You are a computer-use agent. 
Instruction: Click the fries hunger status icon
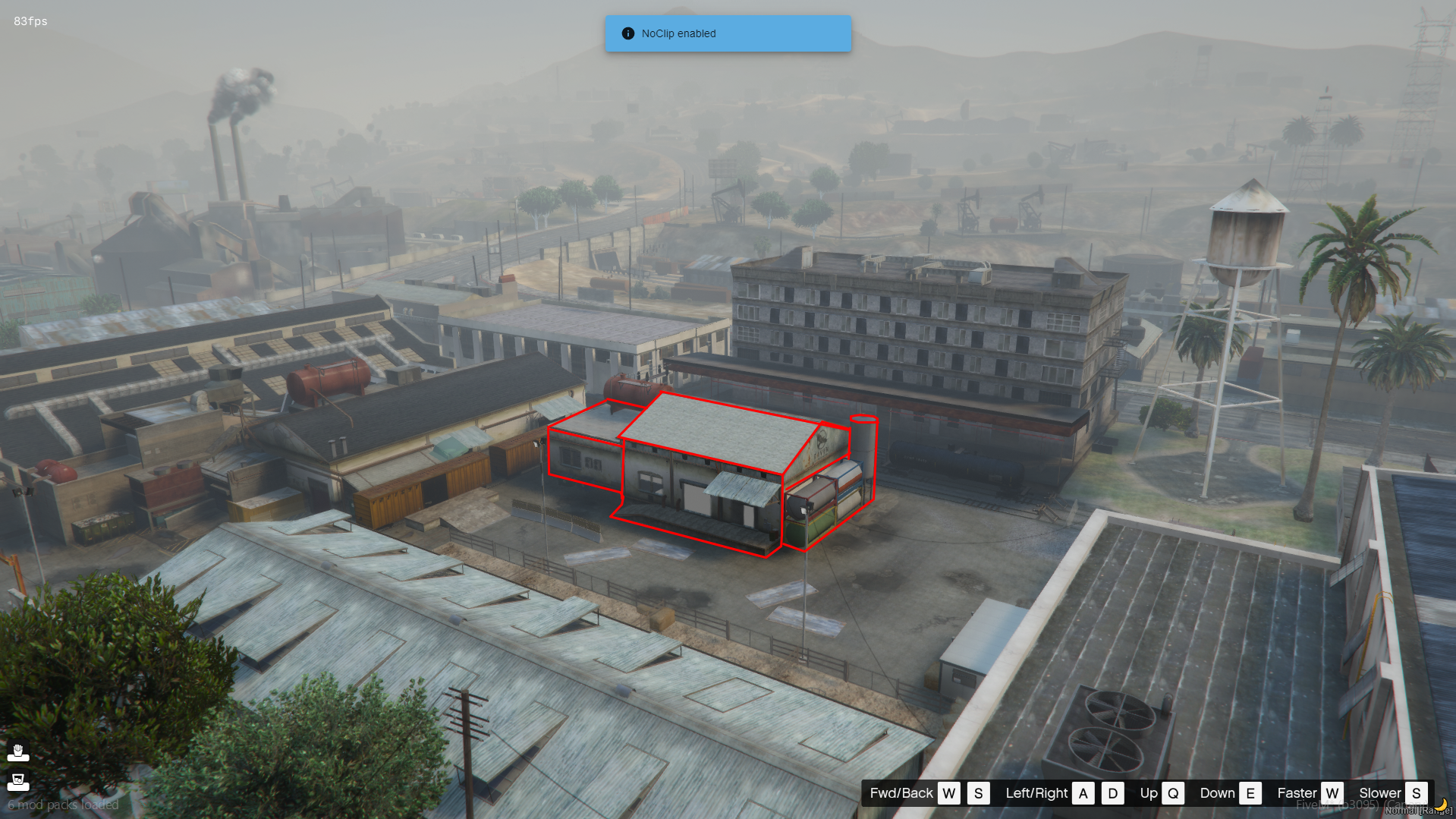pos(18,752)
